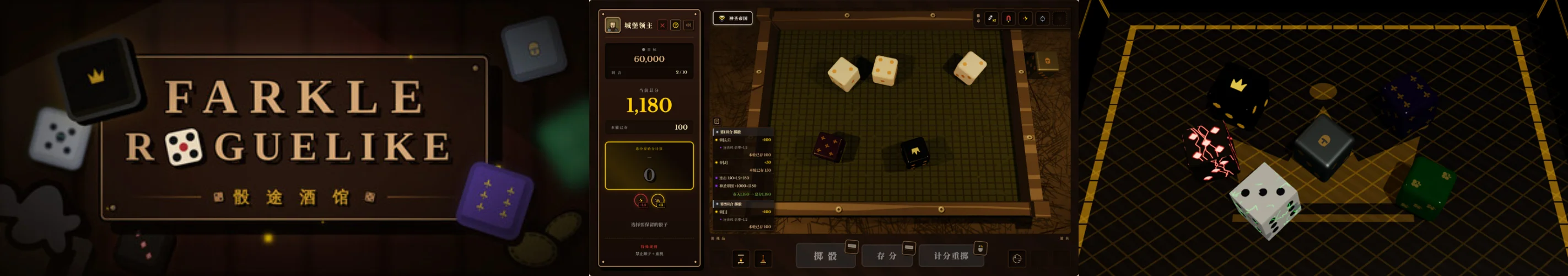Activate the lightning bolt icon
Image resolution: width=1568 pixels, height=276 pixels.
pyautogui.click(x=1026, y=18)
